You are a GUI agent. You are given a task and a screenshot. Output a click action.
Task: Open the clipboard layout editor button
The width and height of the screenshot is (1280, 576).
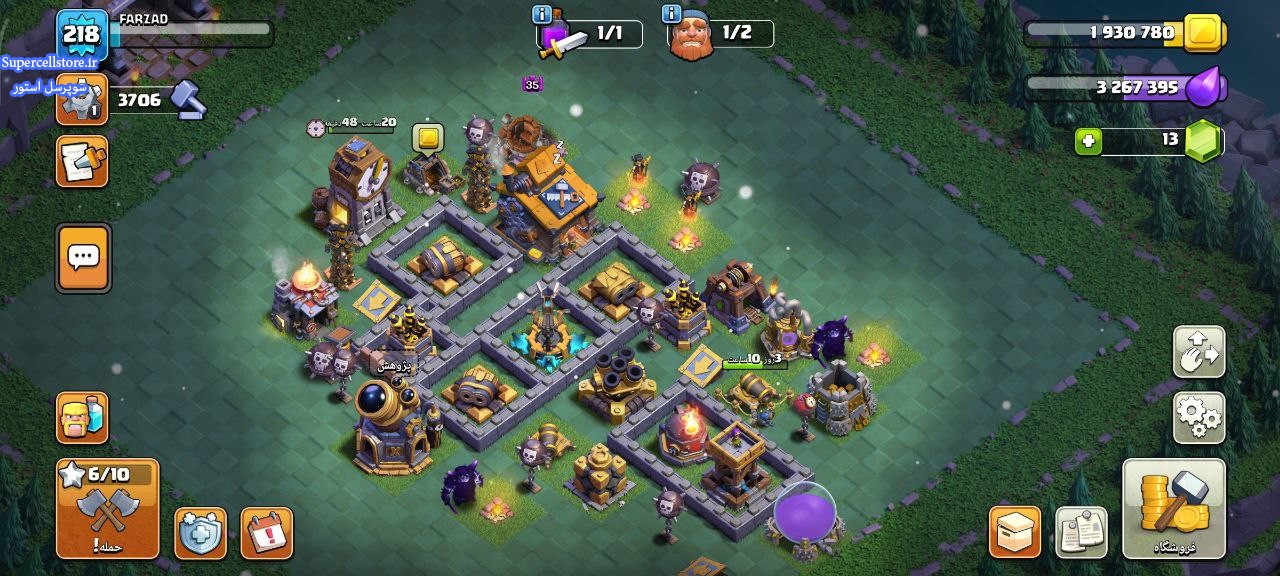coord(1081,532)
